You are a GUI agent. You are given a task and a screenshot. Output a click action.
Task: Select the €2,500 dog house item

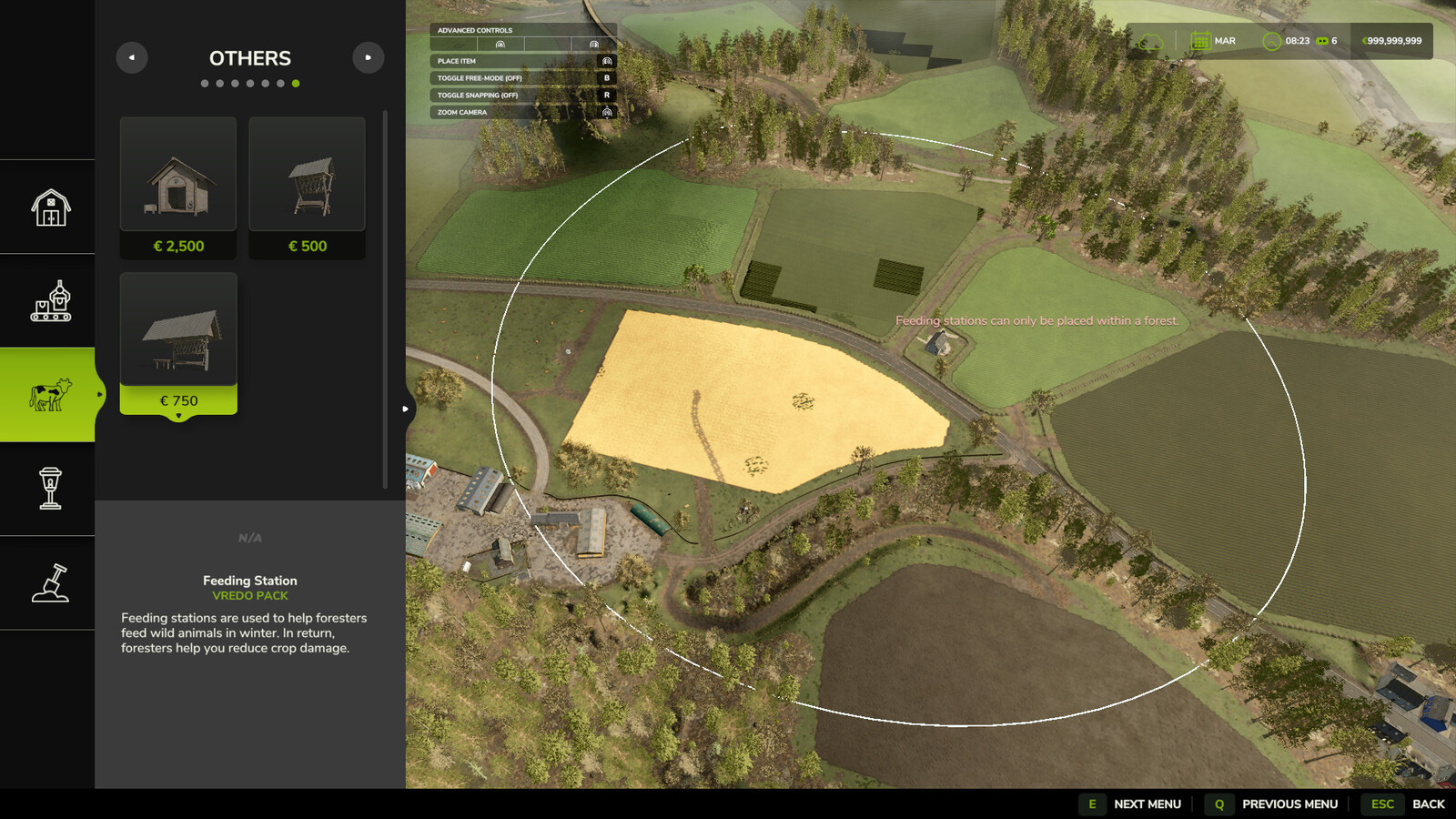point(178,187)
